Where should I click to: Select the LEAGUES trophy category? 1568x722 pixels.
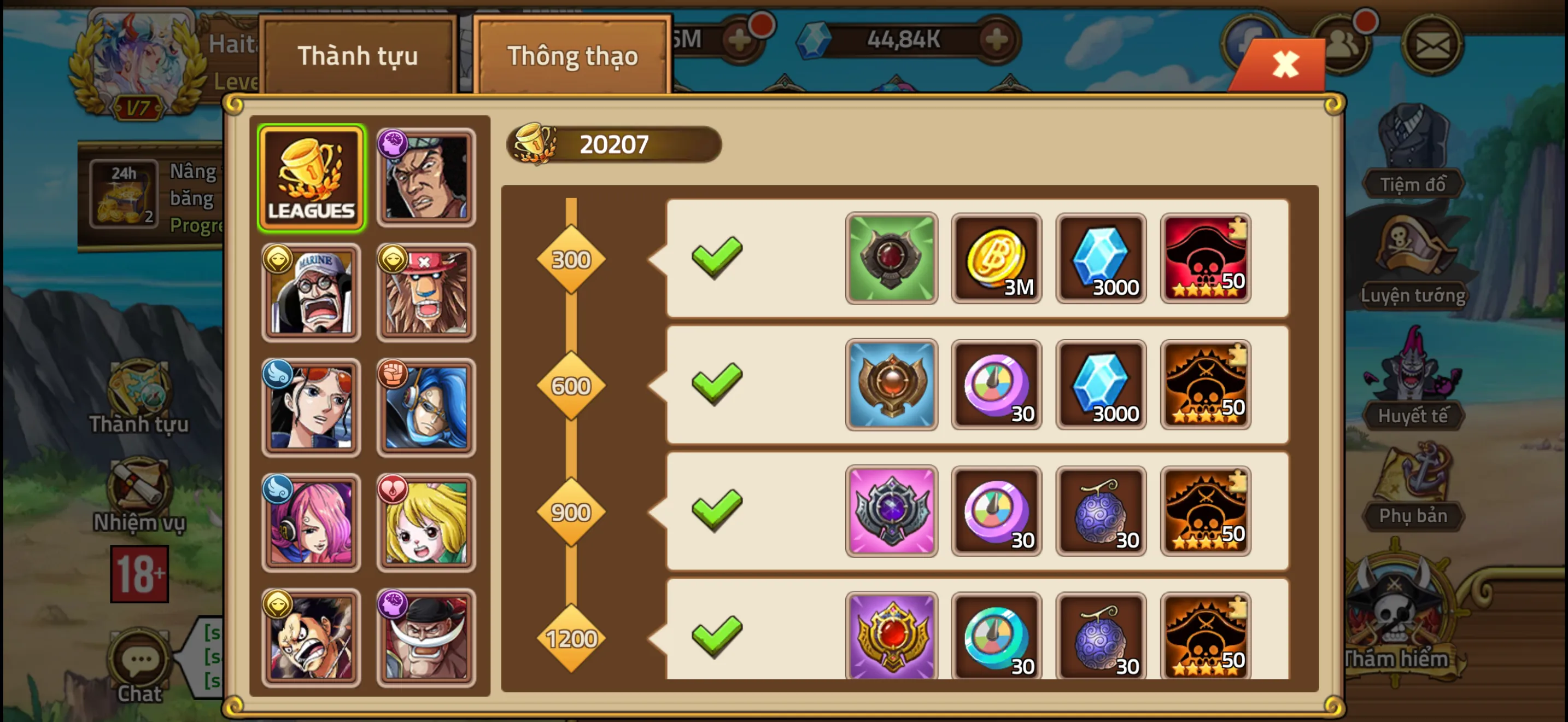311,176
